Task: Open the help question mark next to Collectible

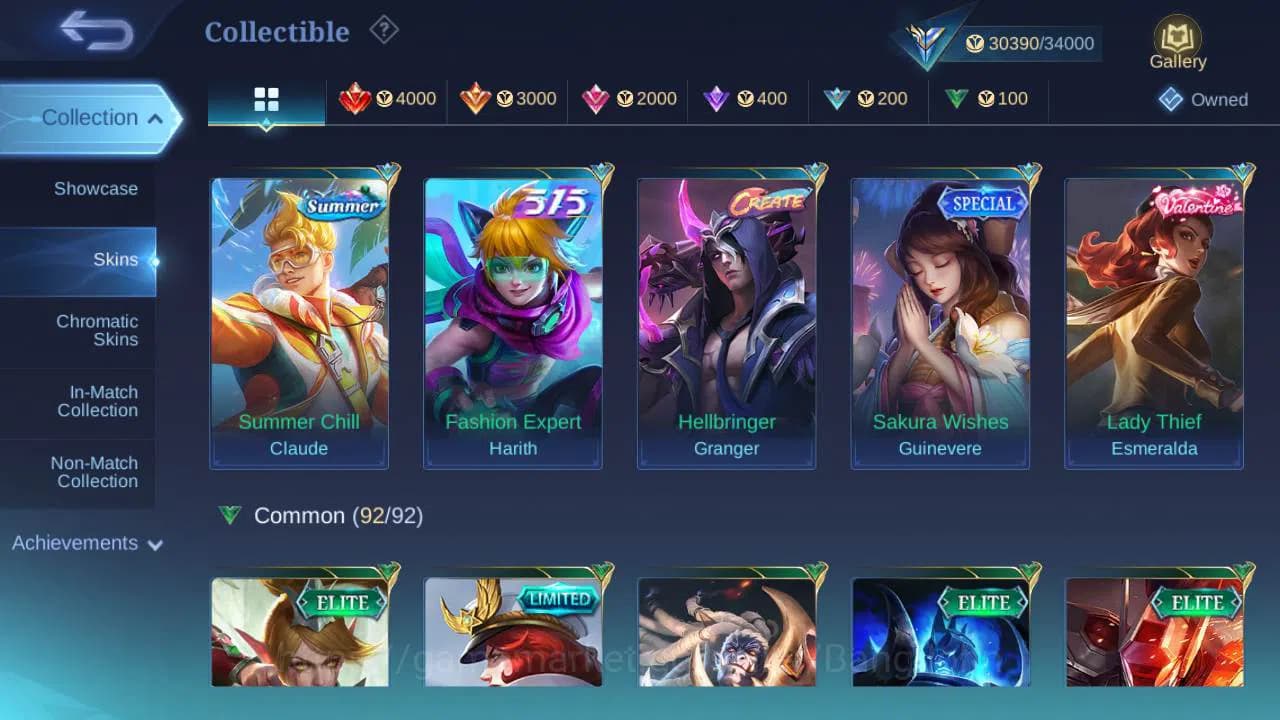Action: click(x=385, y=30)
